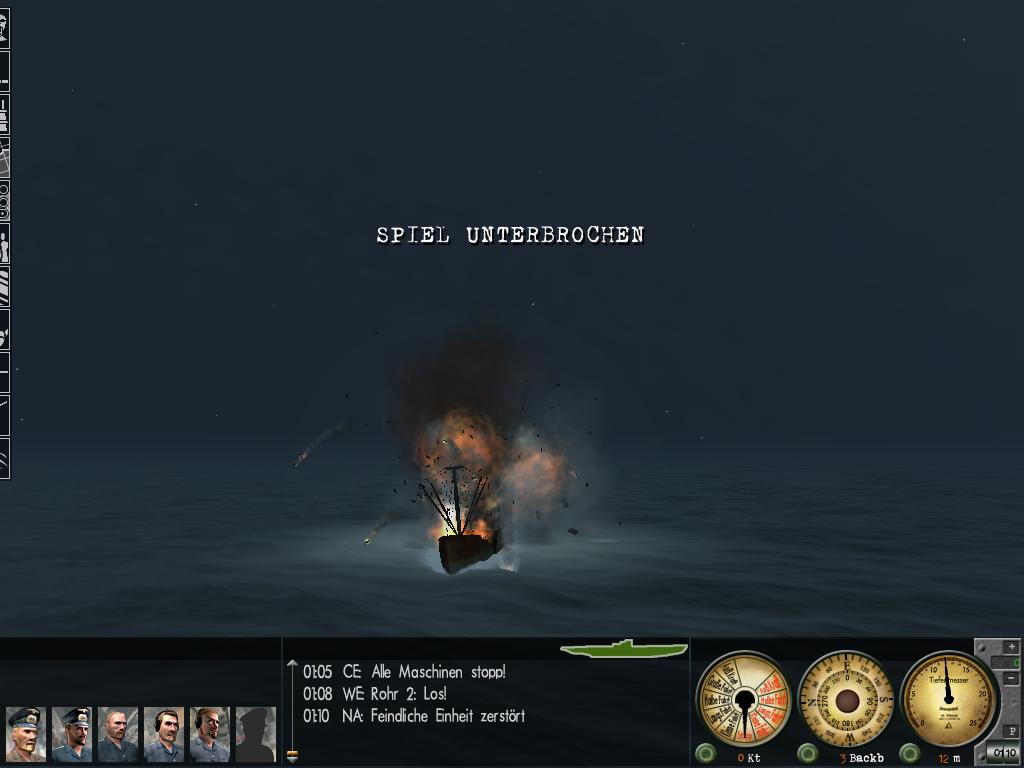Open the green submarine status silhouette
The image size is (1024, 768).
click(624, 649)
